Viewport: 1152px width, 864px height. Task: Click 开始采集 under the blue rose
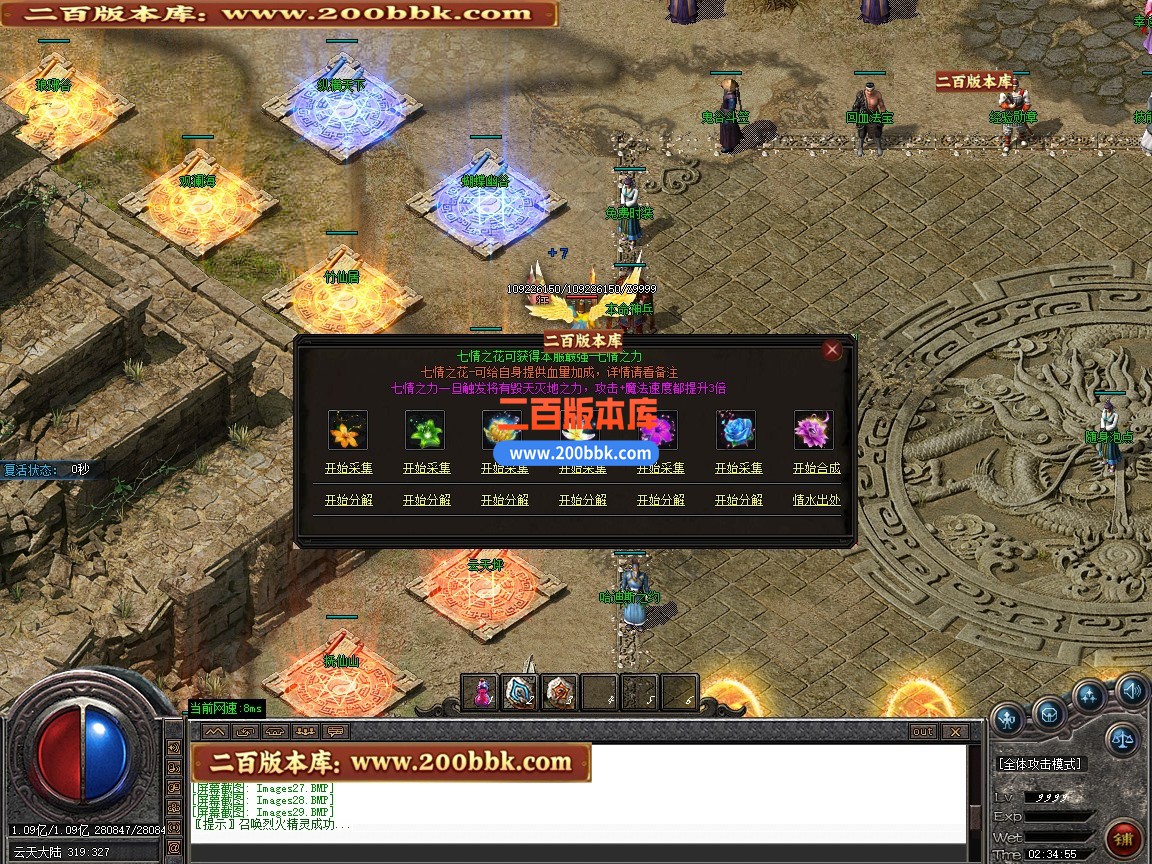click(x=738, y=468)
